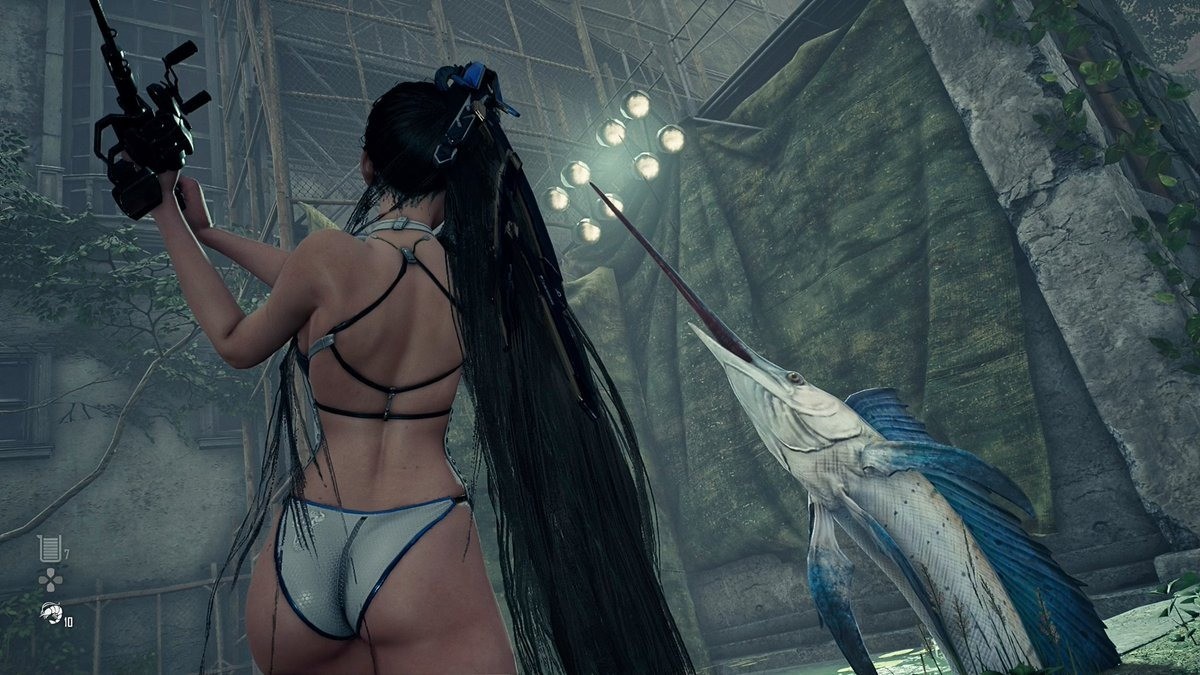
Task: Click the beaker-shaped item icon
Action: pos(49,548)
